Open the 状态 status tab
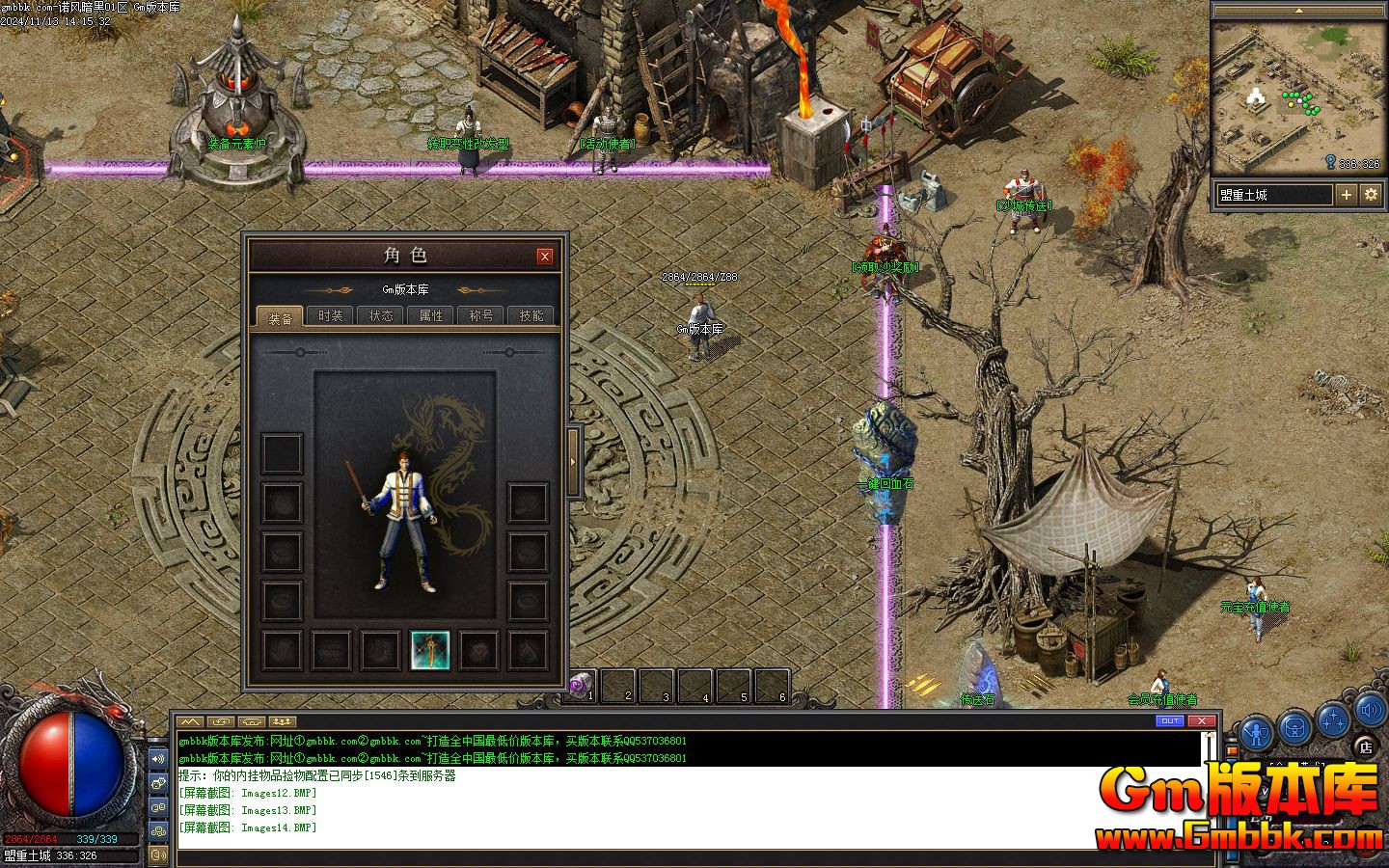 [380, 315]
